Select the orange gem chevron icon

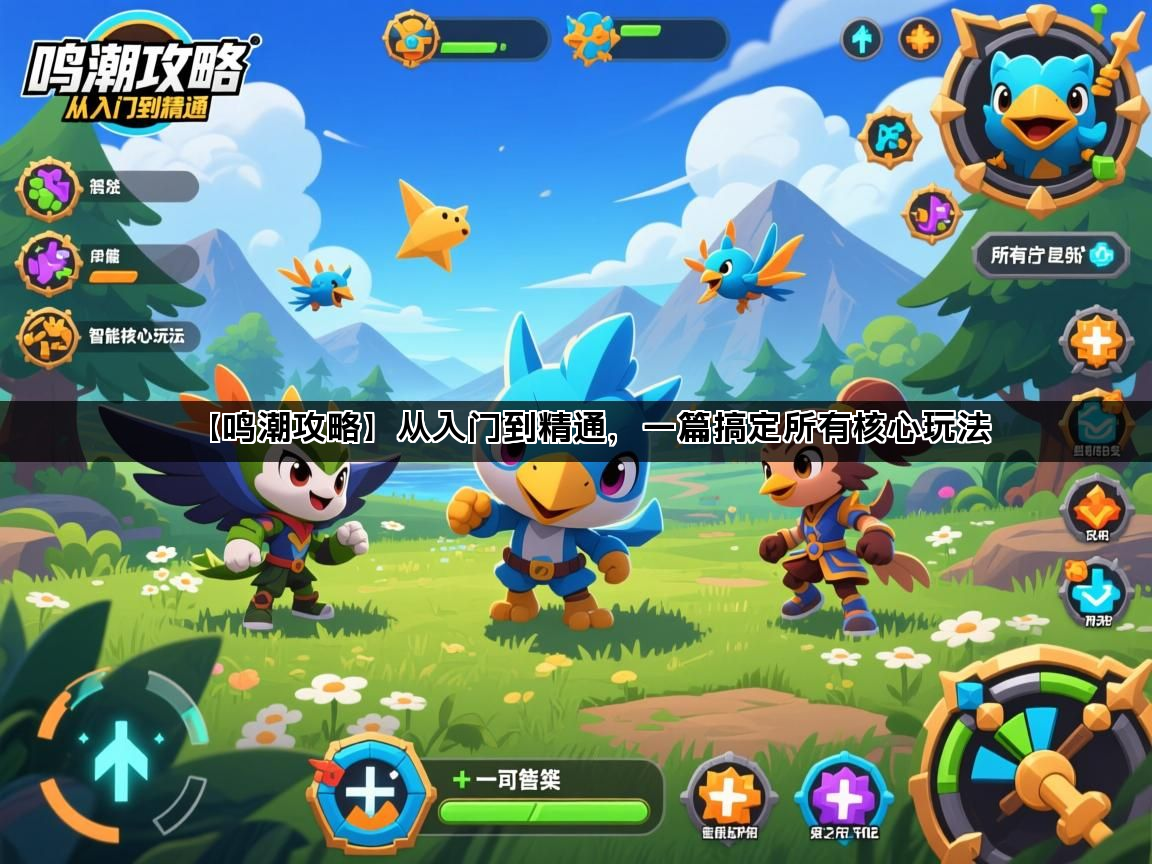(x=1096, y=510)
